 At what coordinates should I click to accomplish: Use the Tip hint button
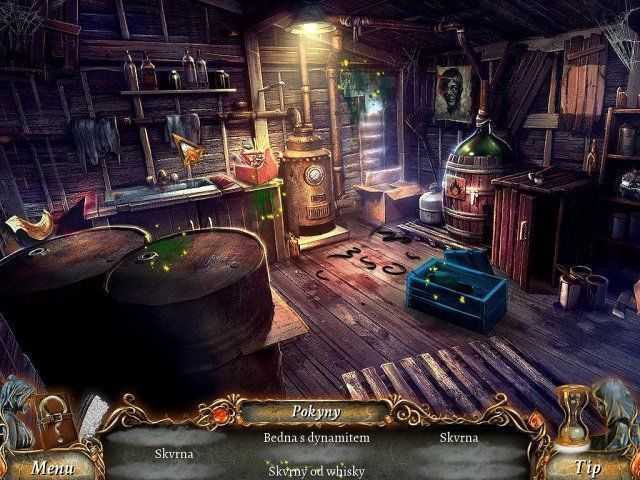pos(588,466)
